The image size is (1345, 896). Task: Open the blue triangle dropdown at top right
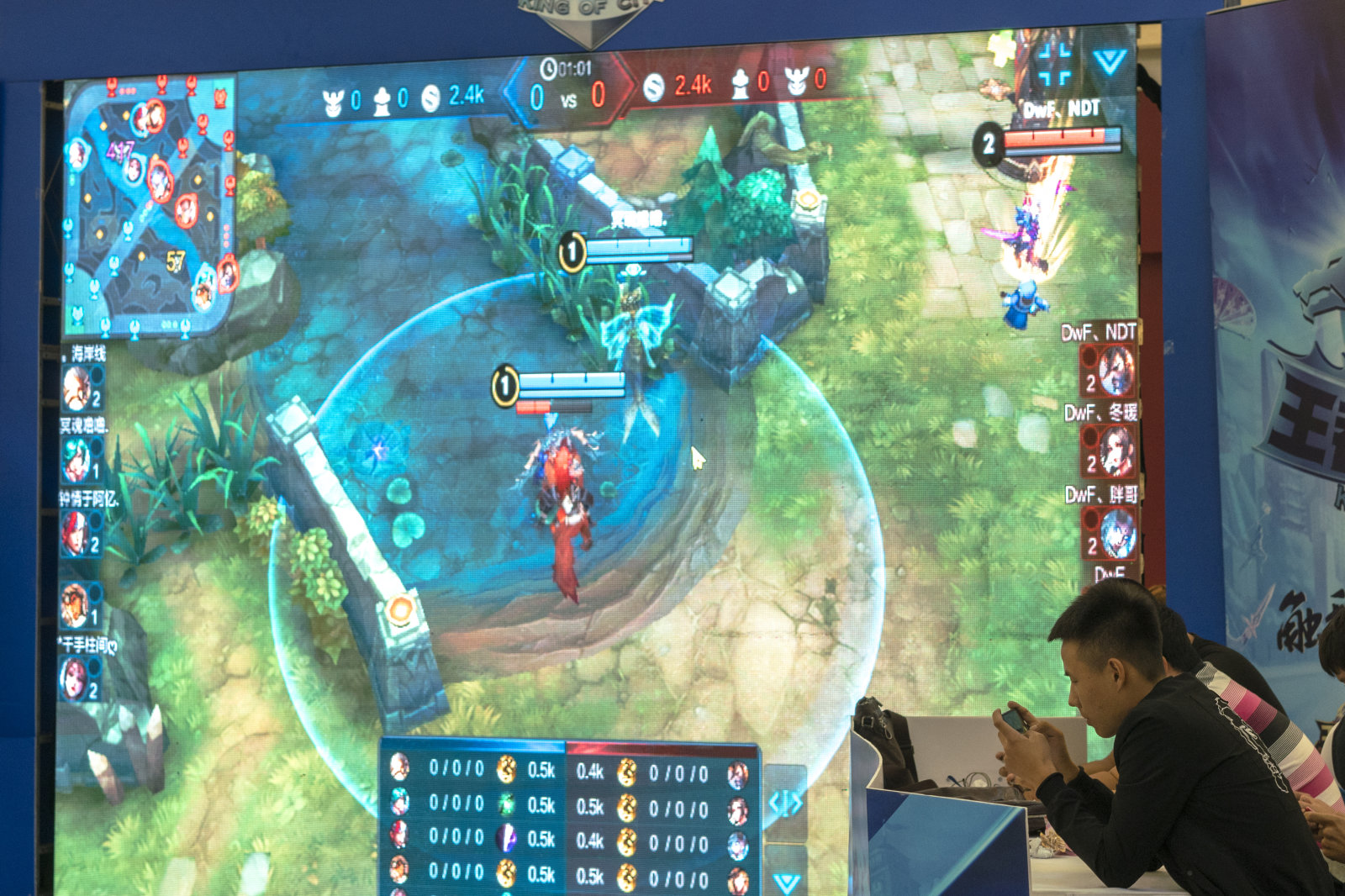(1110, 61)
